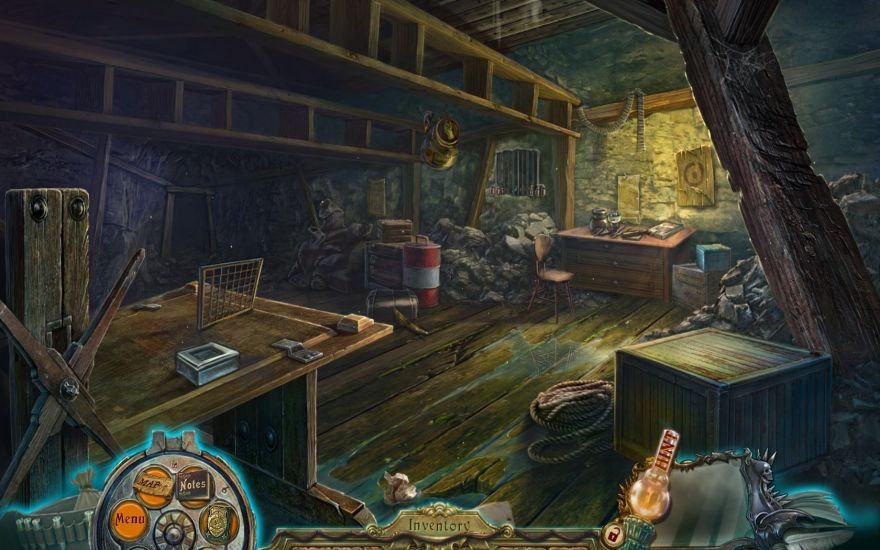Screen dimensions: 880x550
Task: Expand the Inventory panel
Action: (x=439, y=522)
